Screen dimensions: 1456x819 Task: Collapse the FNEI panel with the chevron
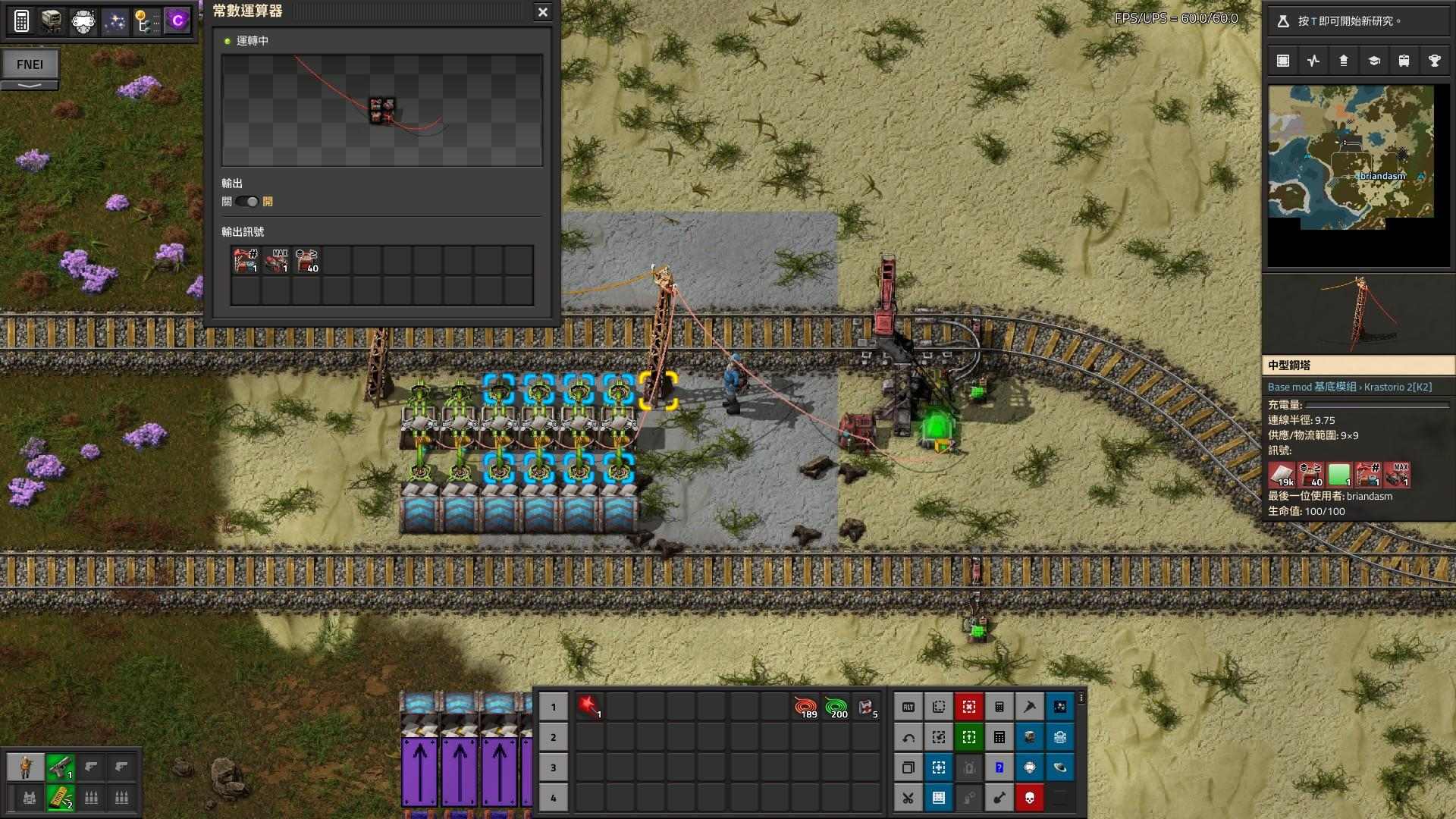(x=30, y=86)
